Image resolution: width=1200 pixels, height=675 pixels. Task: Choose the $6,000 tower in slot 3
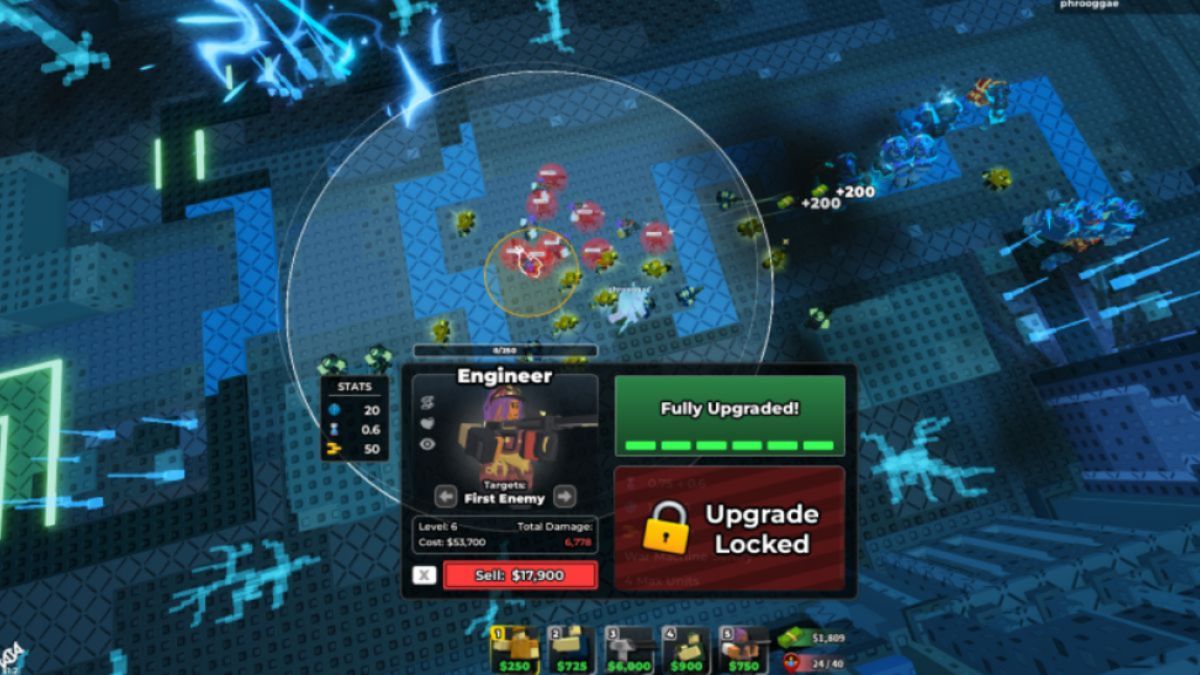point(630,650)
